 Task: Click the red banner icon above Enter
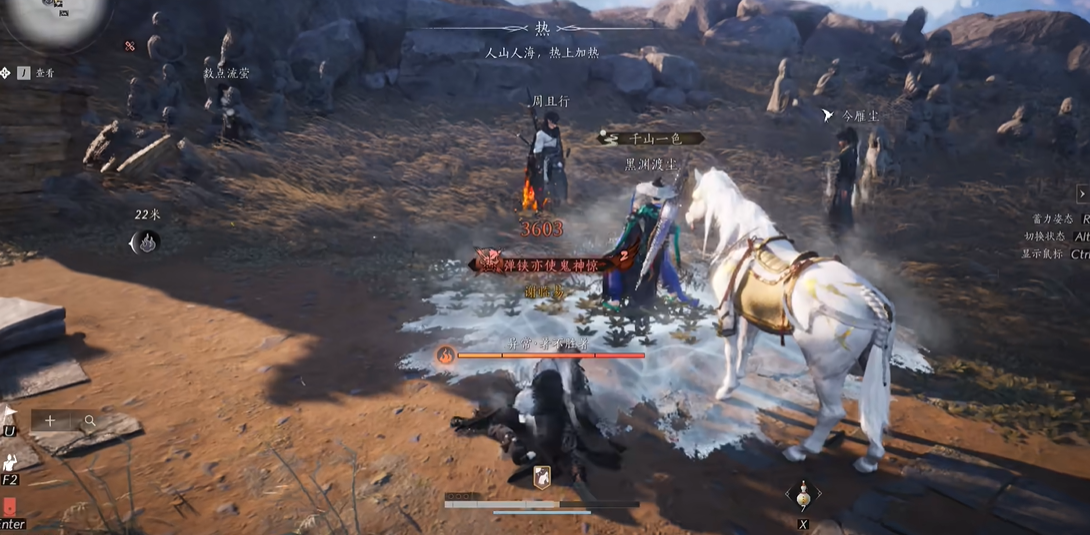click(x=9, y=507)
